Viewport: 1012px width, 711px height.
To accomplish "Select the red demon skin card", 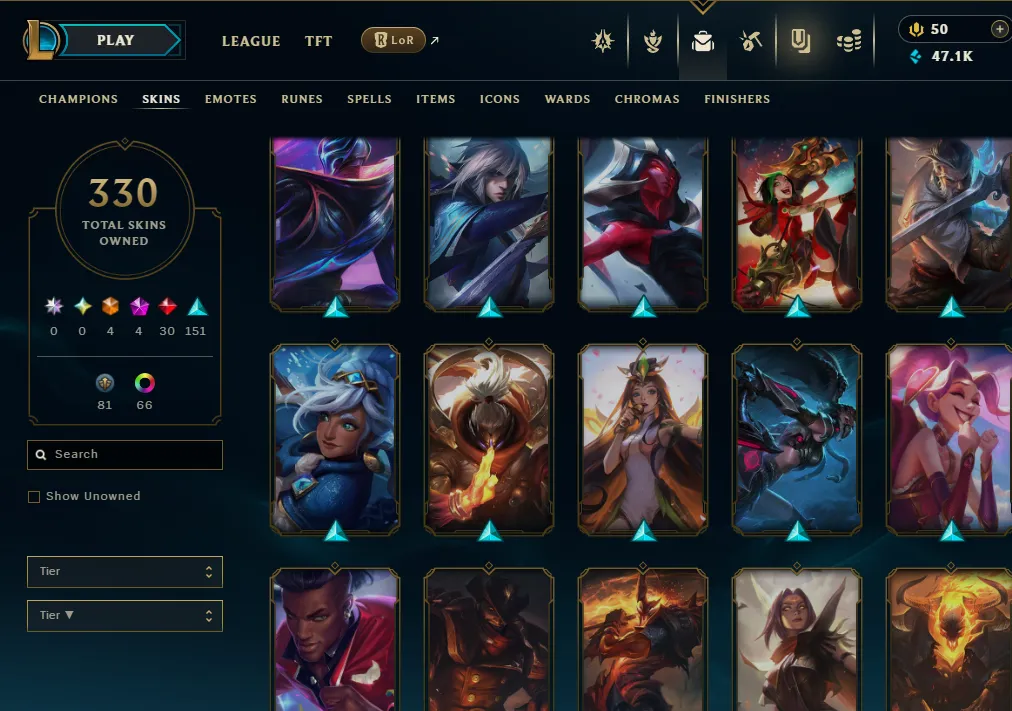I will 643,222.
